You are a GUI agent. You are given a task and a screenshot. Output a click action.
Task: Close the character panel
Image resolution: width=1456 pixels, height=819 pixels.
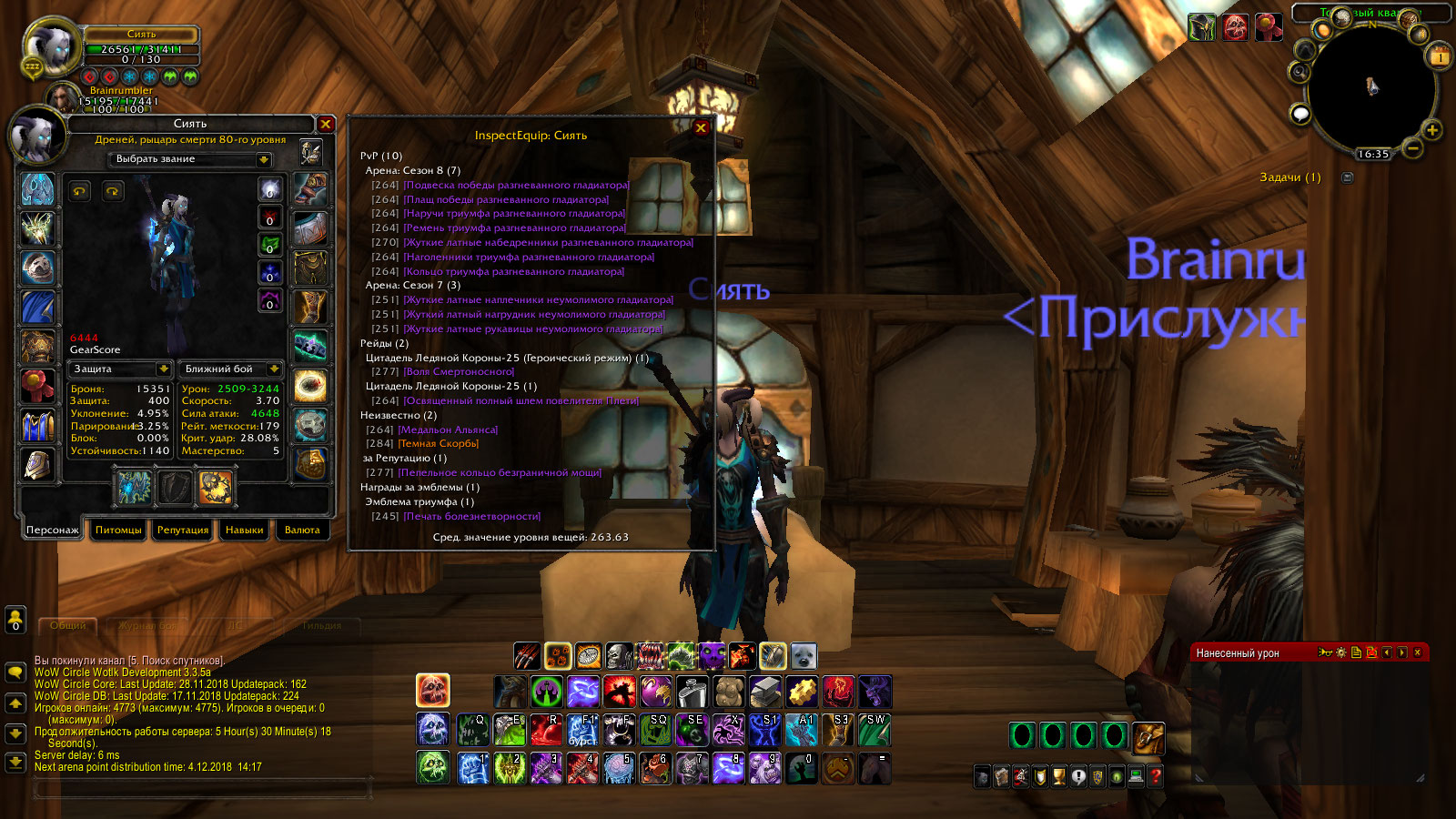(x=326, y=124)
